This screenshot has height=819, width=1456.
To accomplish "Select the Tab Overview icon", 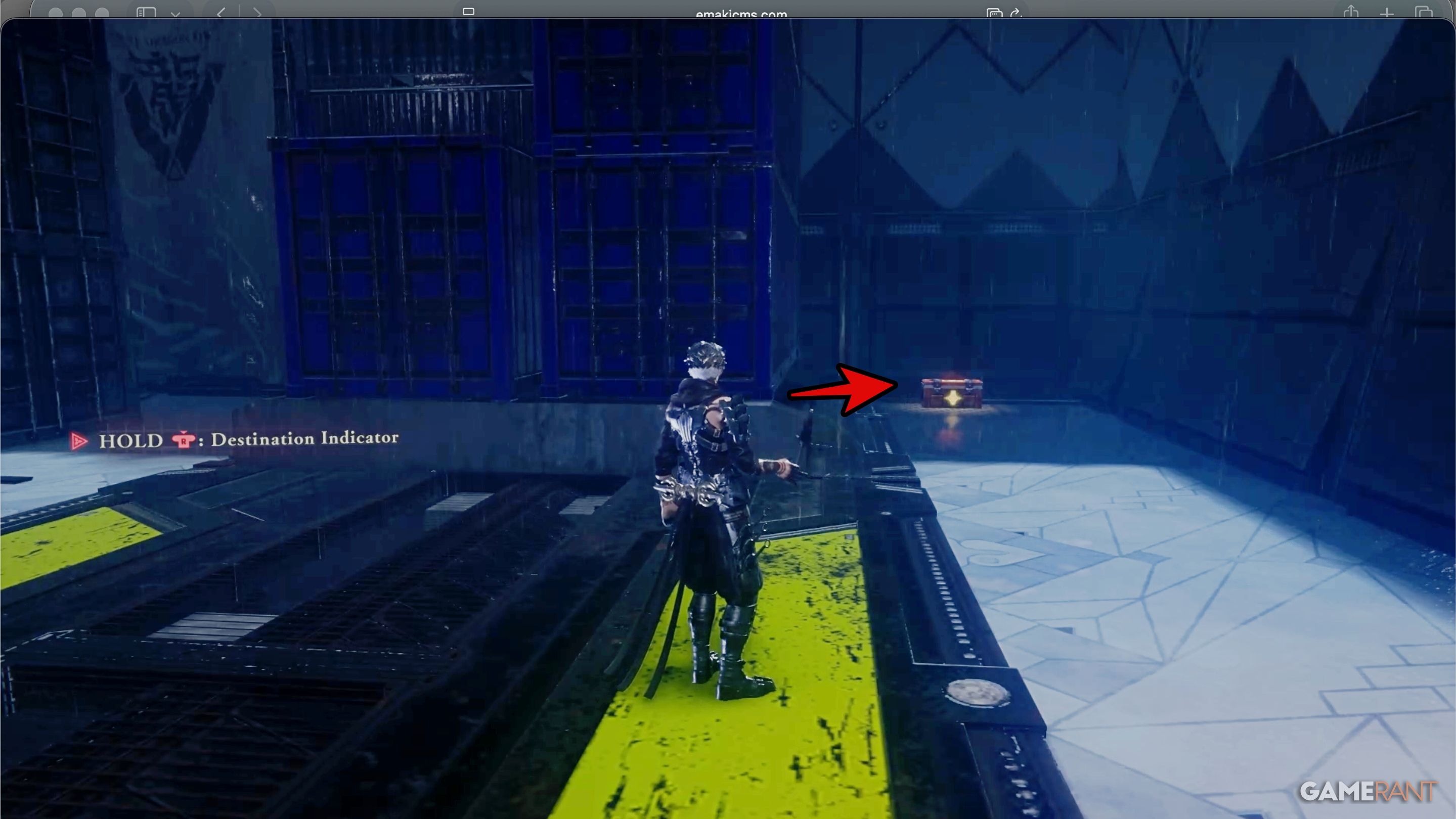I will (1425, 13).
